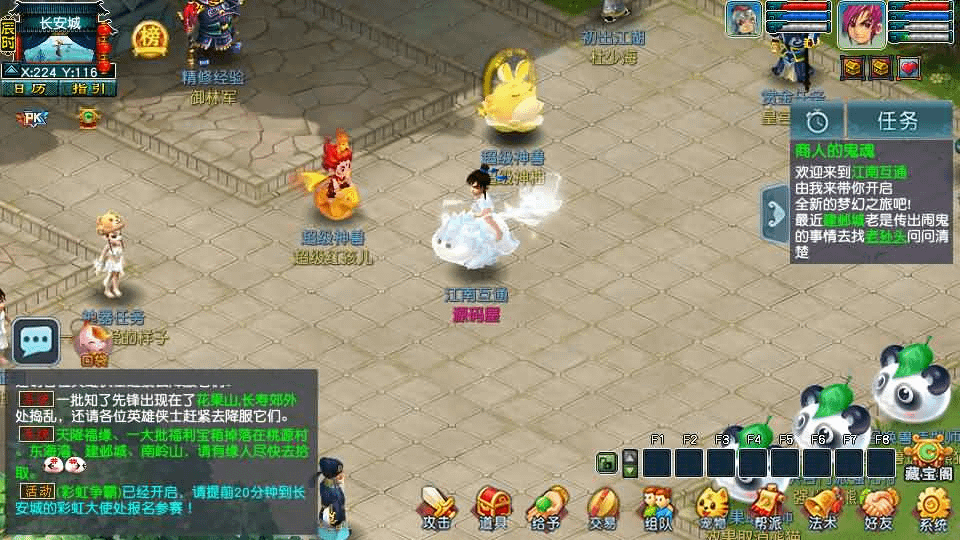Open the 组队 team panel
Screen dimensions: 960x540
(657, 507)
